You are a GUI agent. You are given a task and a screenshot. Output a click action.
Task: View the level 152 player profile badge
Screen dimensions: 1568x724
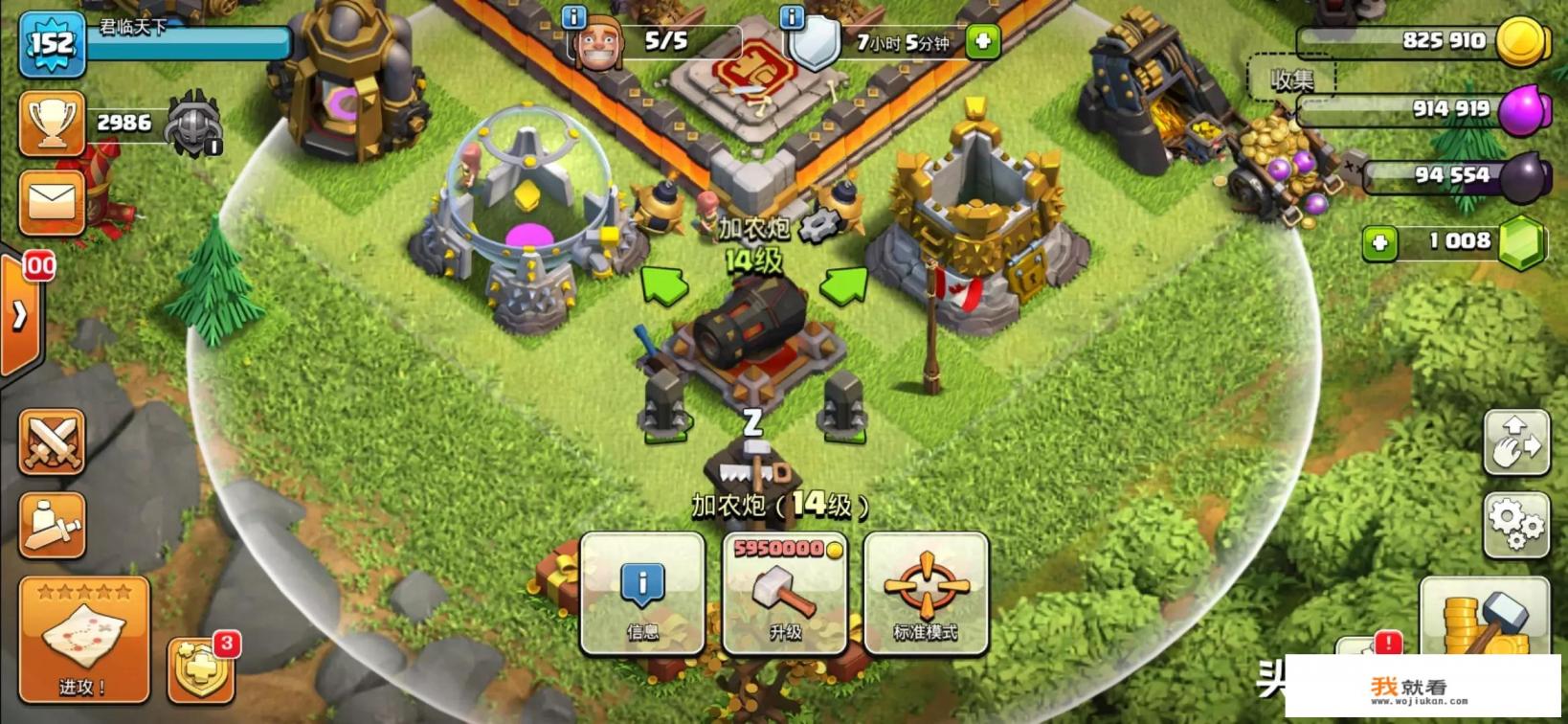pyautogui.click(x=52, y=43)
